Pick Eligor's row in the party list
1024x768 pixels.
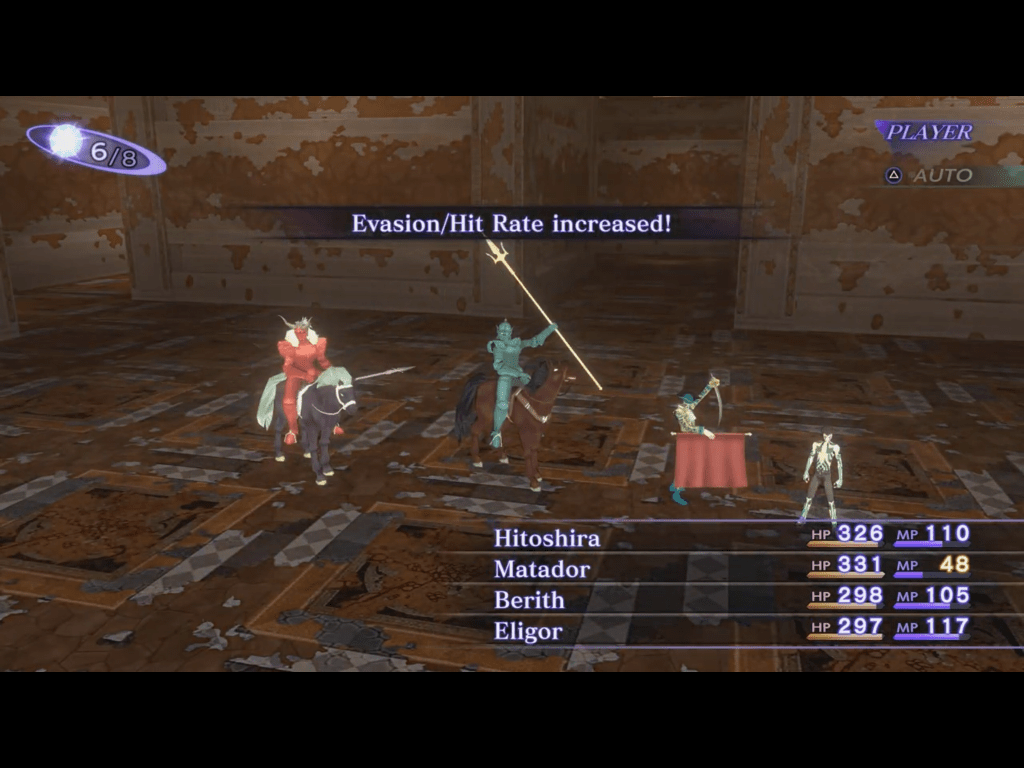528,631
